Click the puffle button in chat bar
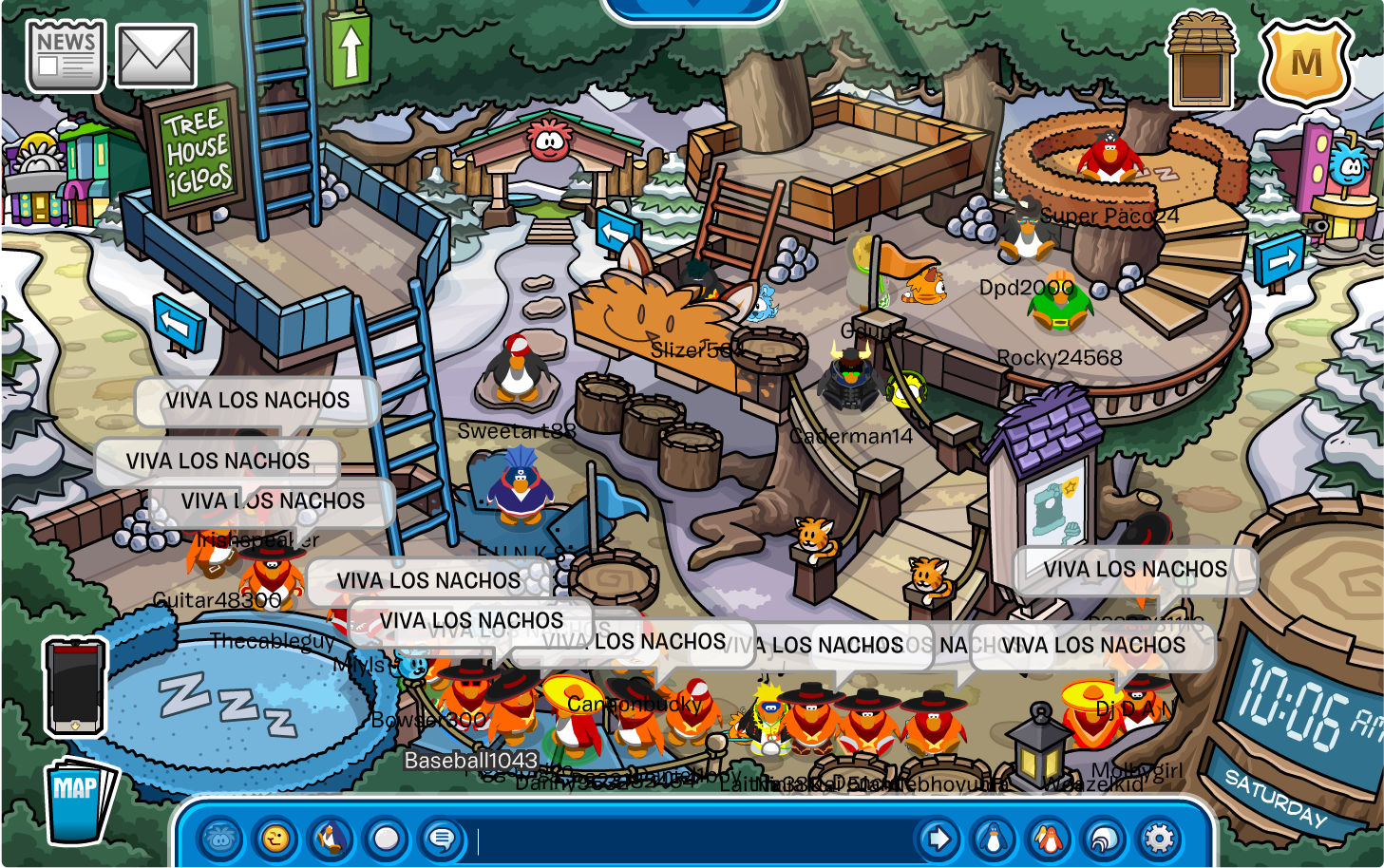1384x868 pixels. pos(220,840)
